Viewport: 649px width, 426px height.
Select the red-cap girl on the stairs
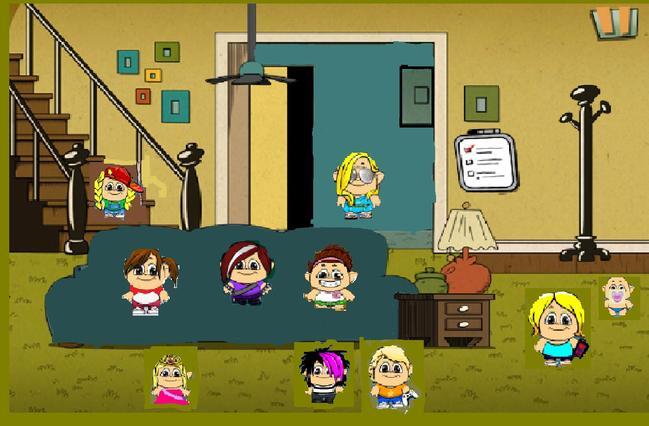(115, 191)
